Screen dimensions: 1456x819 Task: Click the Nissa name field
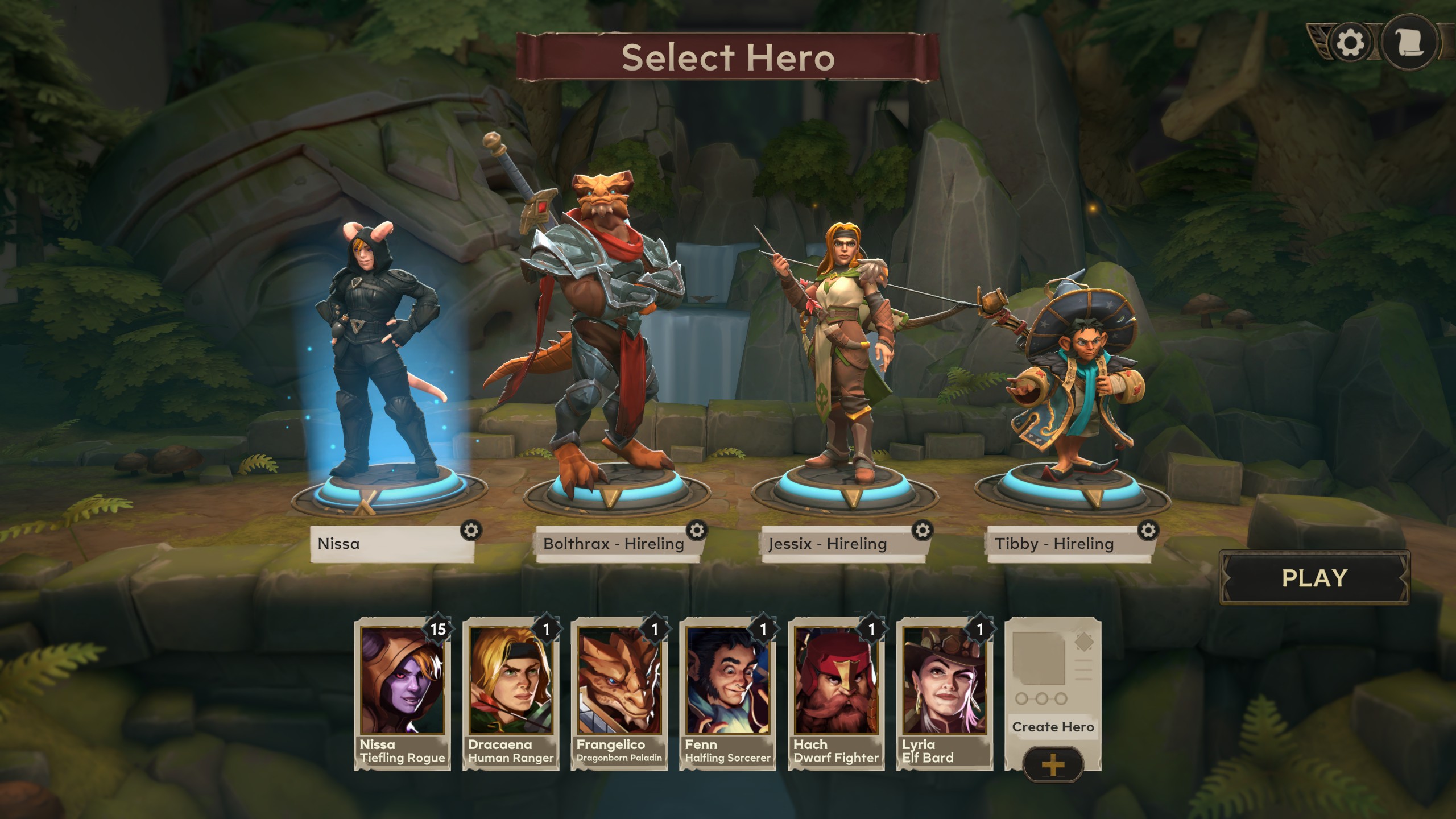(387, 544)
